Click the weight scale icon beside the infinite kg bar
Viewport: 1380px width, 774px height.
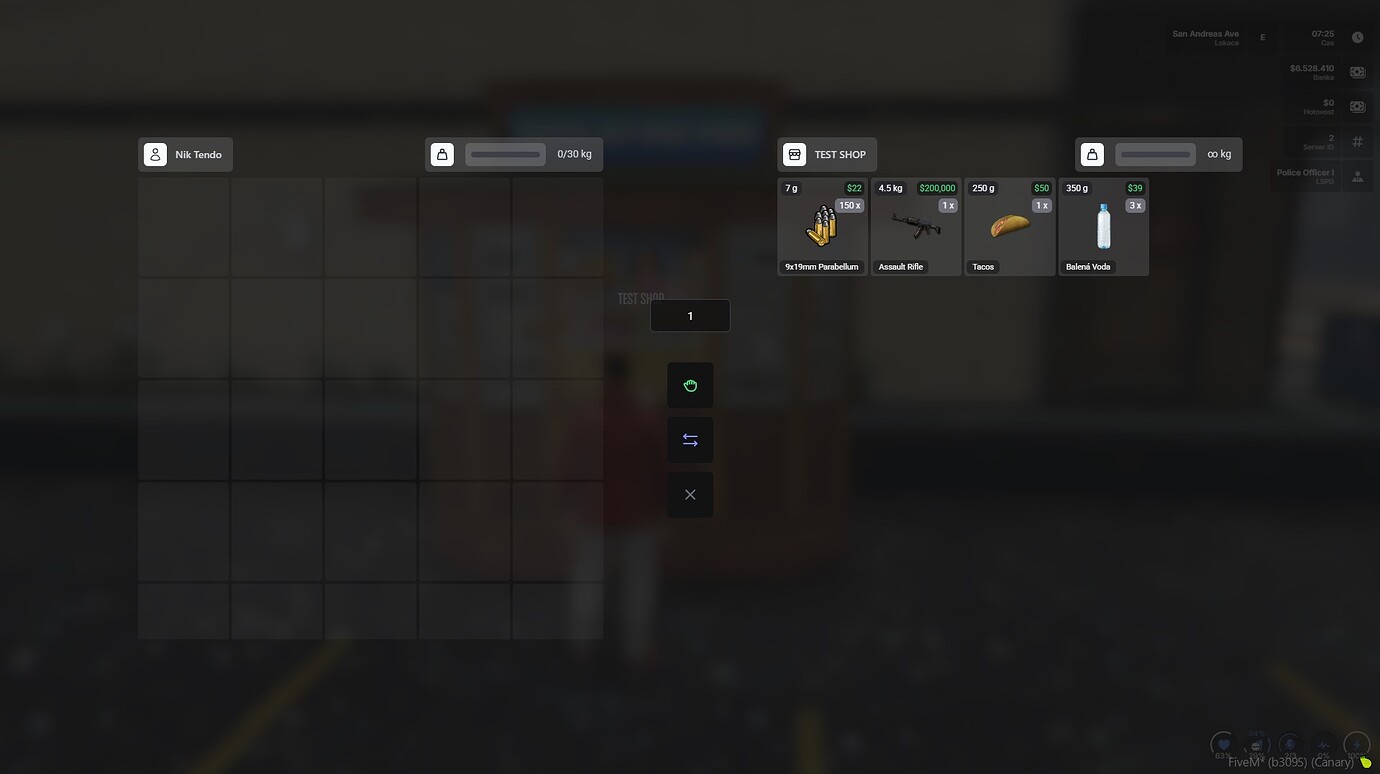point(1092,154)
